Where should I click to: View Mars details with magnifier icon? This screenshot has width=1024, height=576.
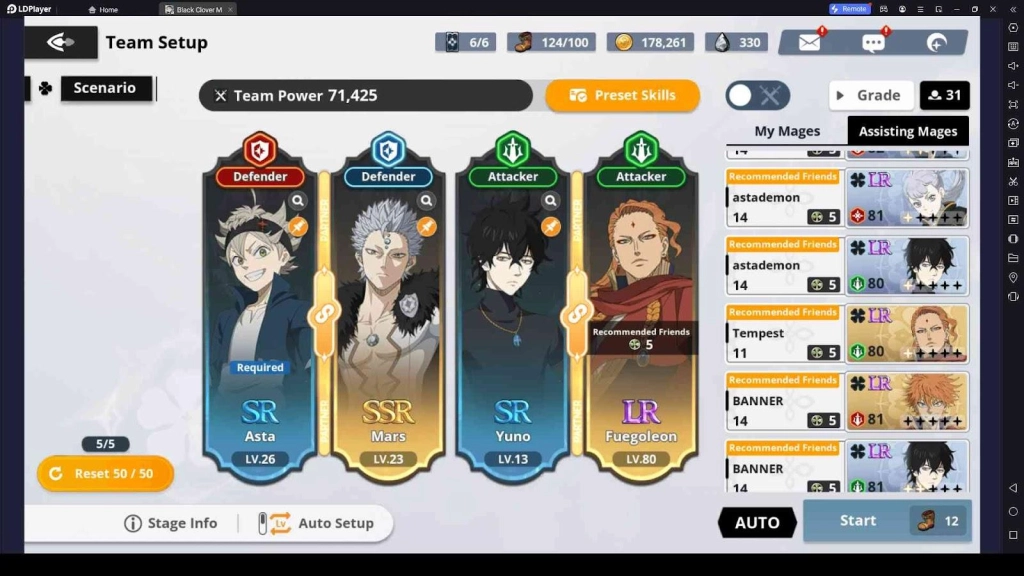point(427,201)
